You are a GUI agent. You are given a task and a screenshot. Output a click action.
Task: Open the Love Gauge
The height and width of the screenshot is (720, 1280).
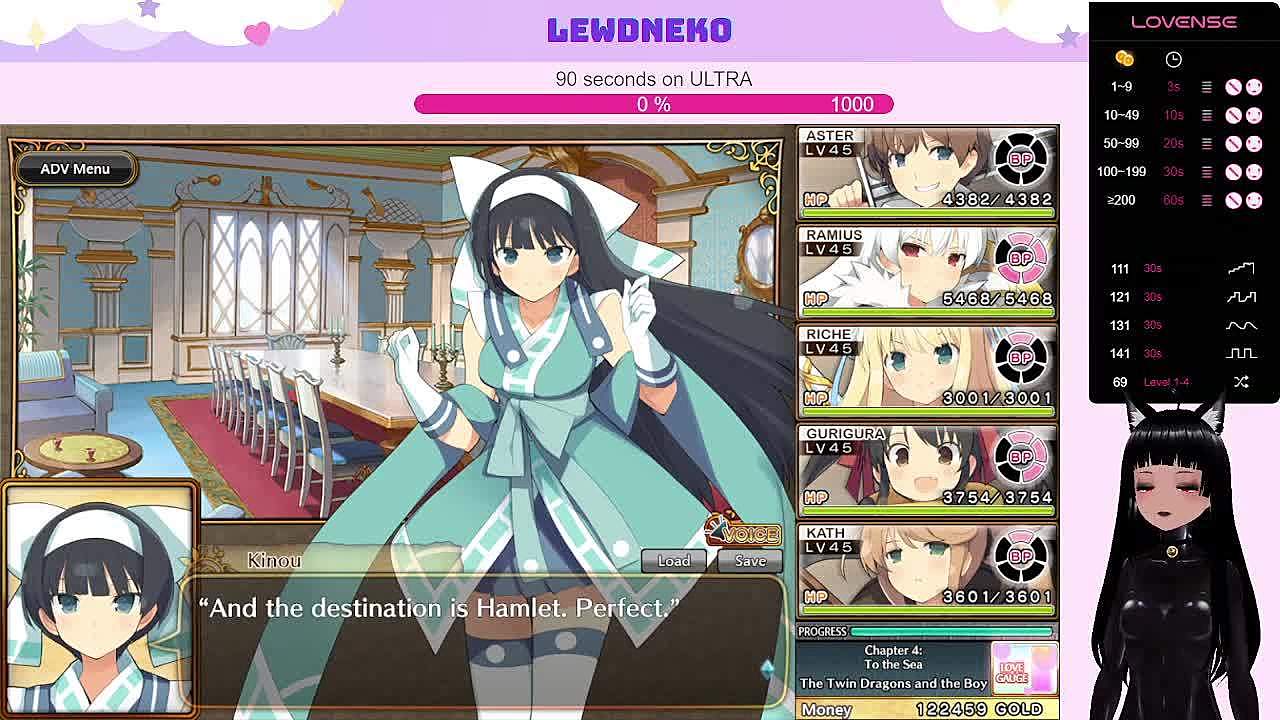[x=1023, y=667]
